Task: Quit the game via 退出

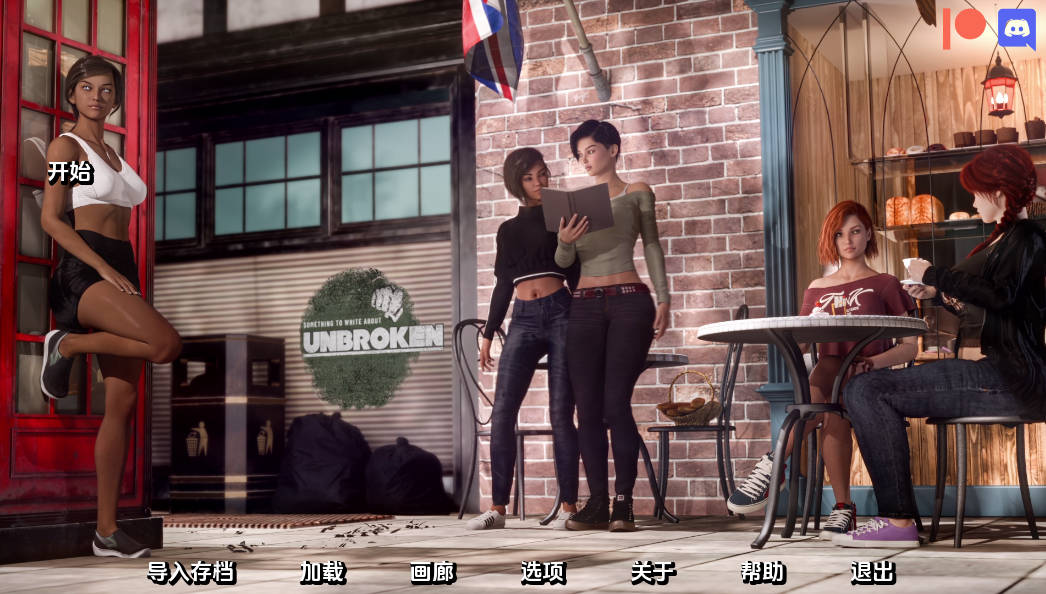Action: point(872,572)
